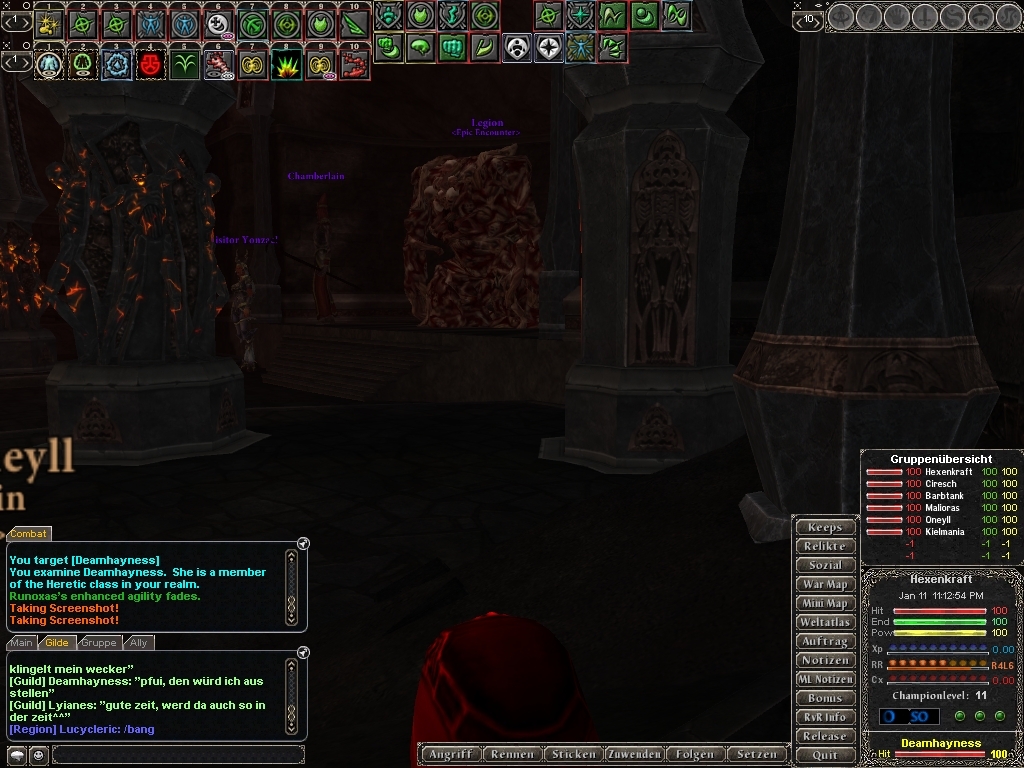Open the smiley emote menu
The width and height of the screenshot is (1024, 768).
[38, 755]
